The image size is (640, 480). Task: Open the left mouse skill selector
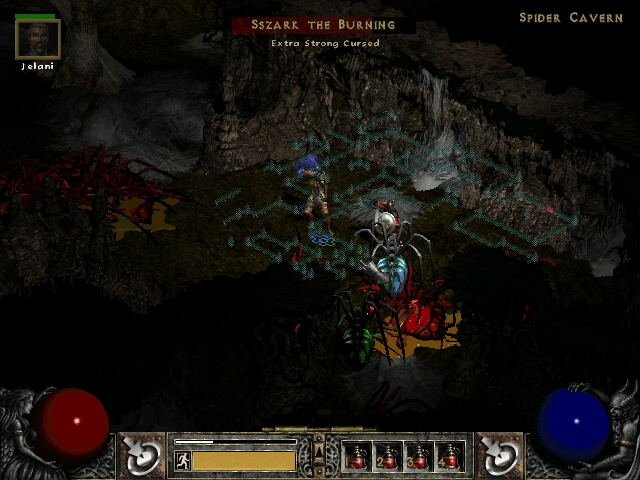point(143,456)
